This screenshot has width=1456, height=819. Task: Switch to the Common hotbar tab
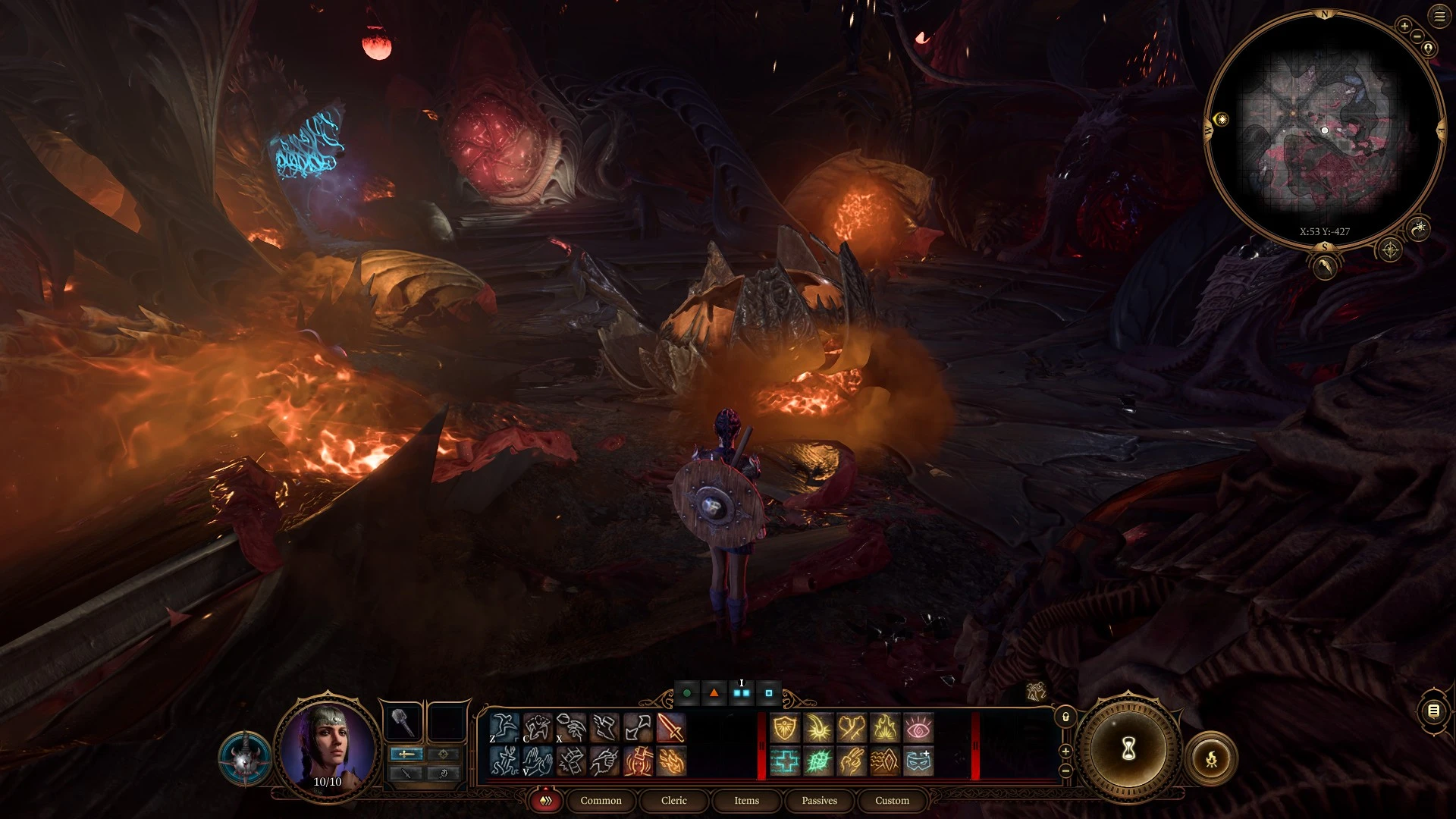(601, 800)
